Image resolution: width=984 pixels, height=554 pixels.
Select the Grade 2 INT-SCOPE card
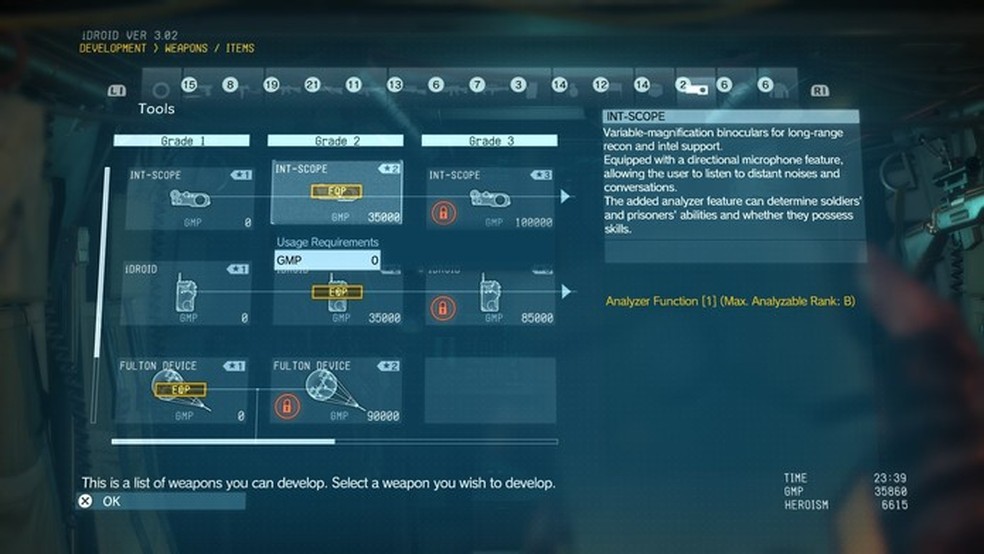(335, 193)
